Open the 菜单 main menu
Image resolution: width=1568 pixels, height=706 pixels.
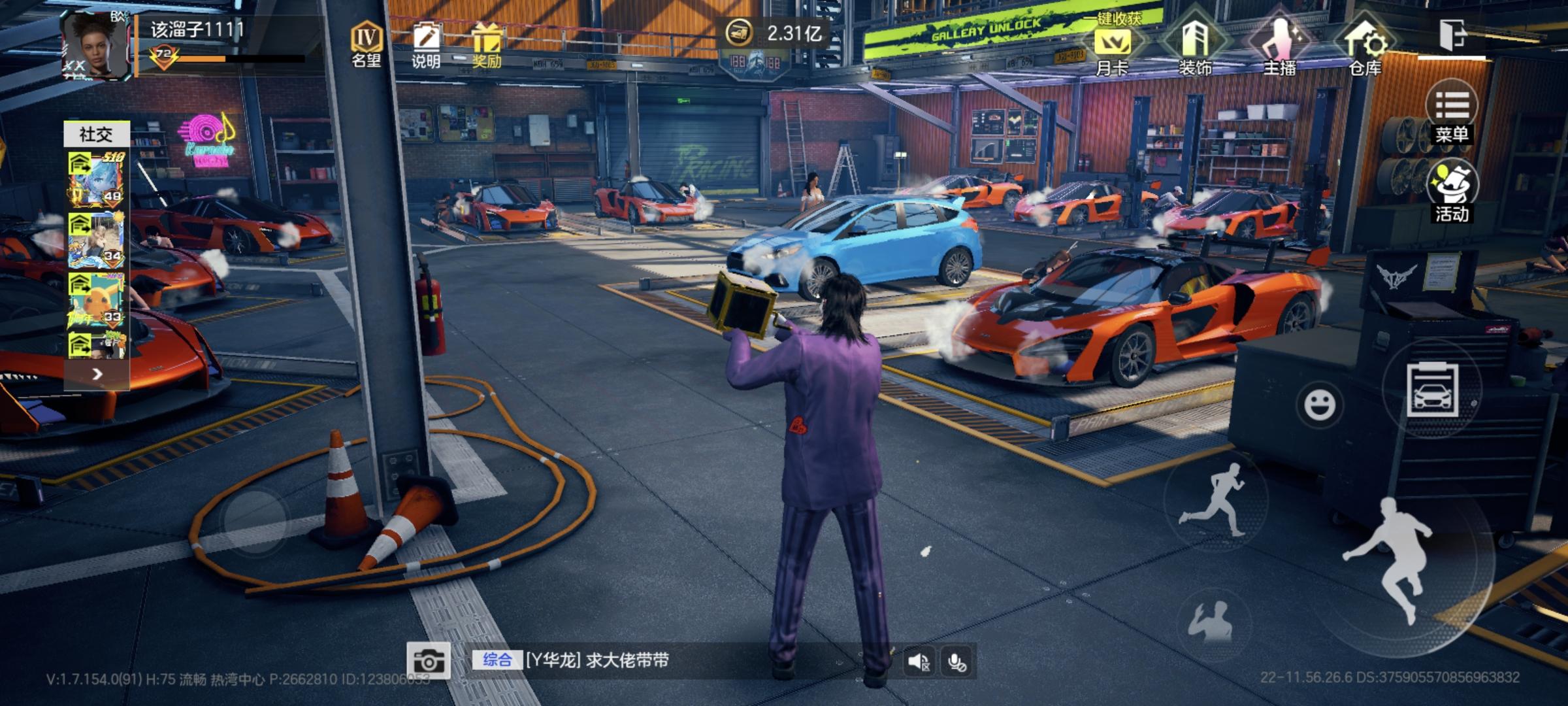(x=1452, y=112)
